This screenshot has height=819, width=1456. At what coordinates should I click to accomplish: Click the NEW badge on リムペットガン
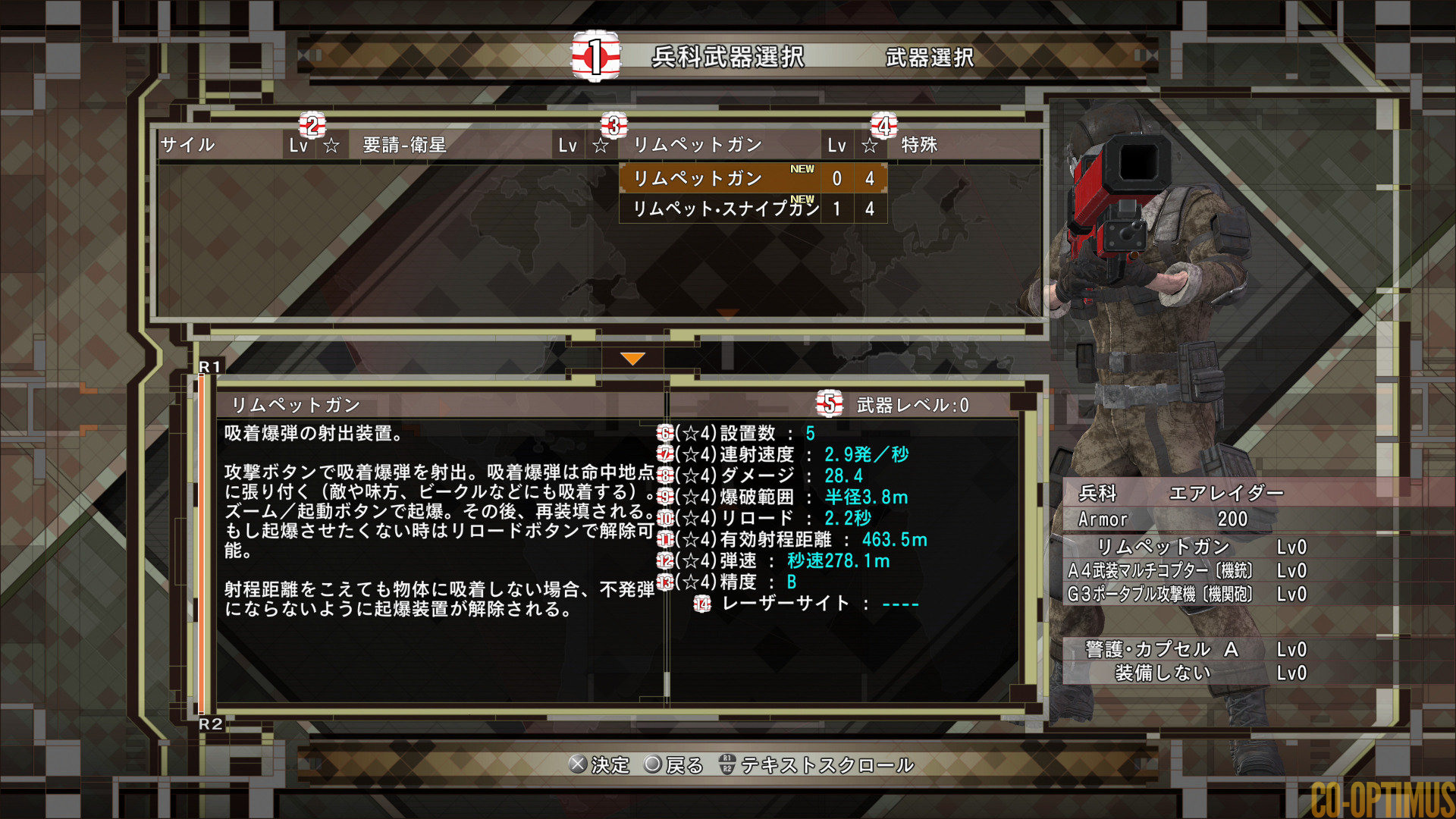802,169
